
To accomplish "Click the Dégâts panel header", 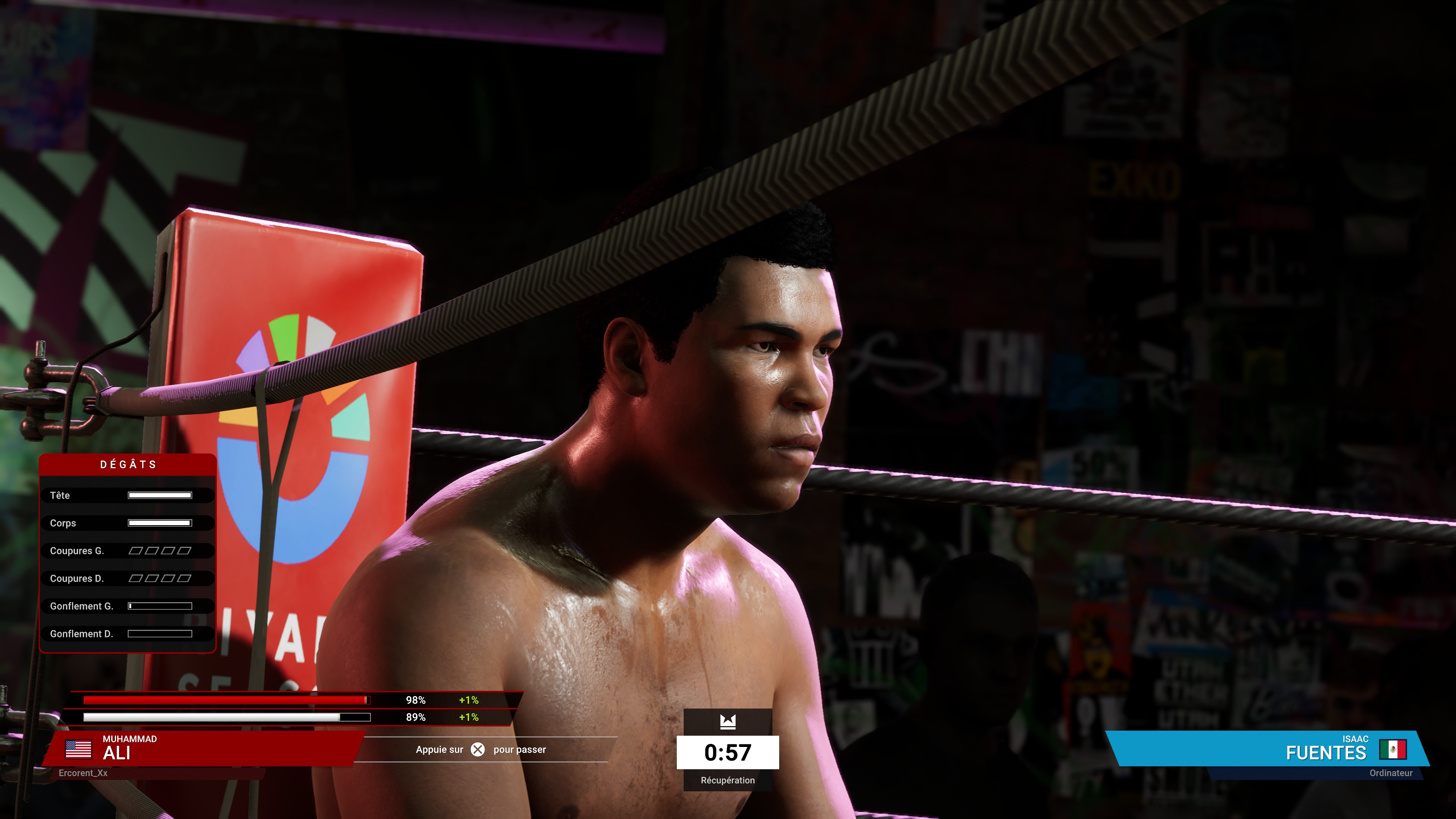I will 128,464.
